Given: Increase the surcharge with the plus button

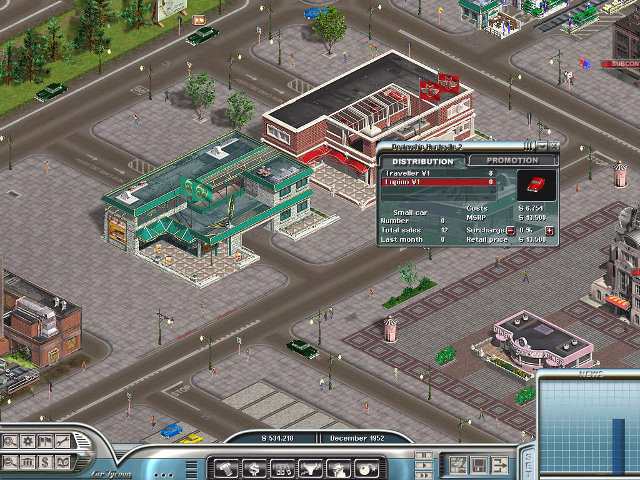Looking at the screenshot, I should [x=549, y=230].
